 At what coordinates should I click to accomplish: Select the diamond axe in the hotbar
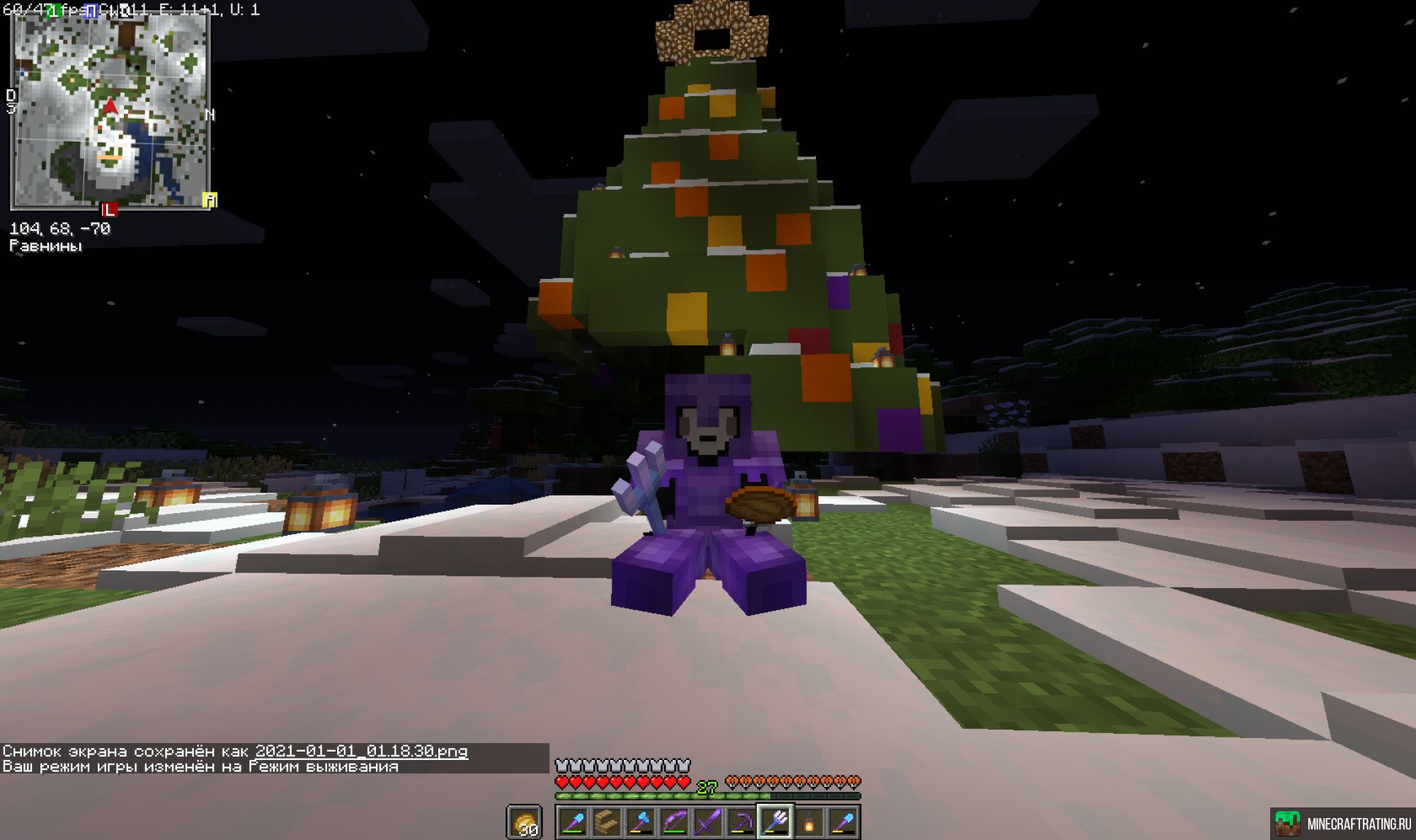coord(639,821)
